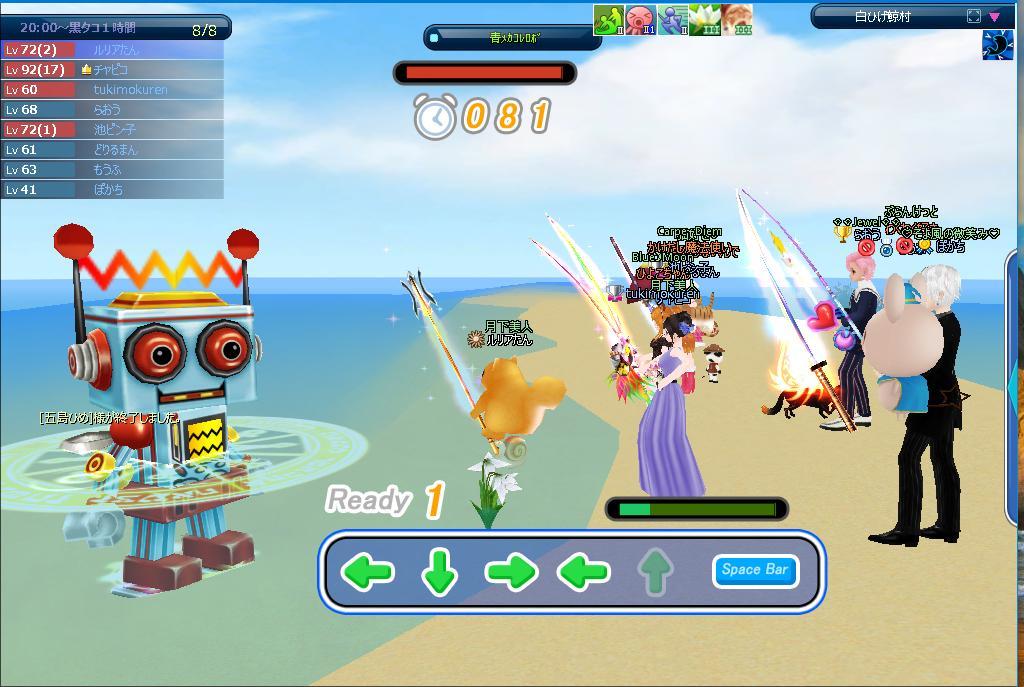Select party leader チャピコ row
1024x687 pixels.
(112, 70)
